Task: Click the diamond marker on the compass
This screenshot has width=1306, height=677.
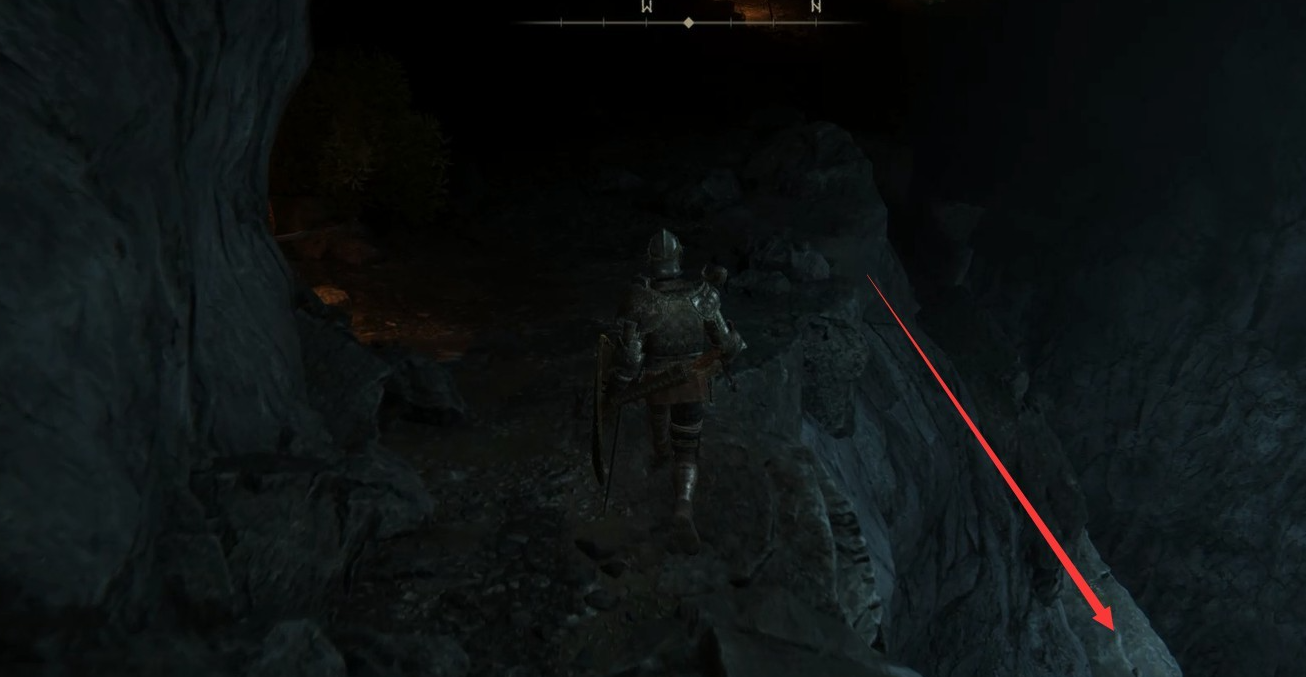Action: (x=688, y=22)
